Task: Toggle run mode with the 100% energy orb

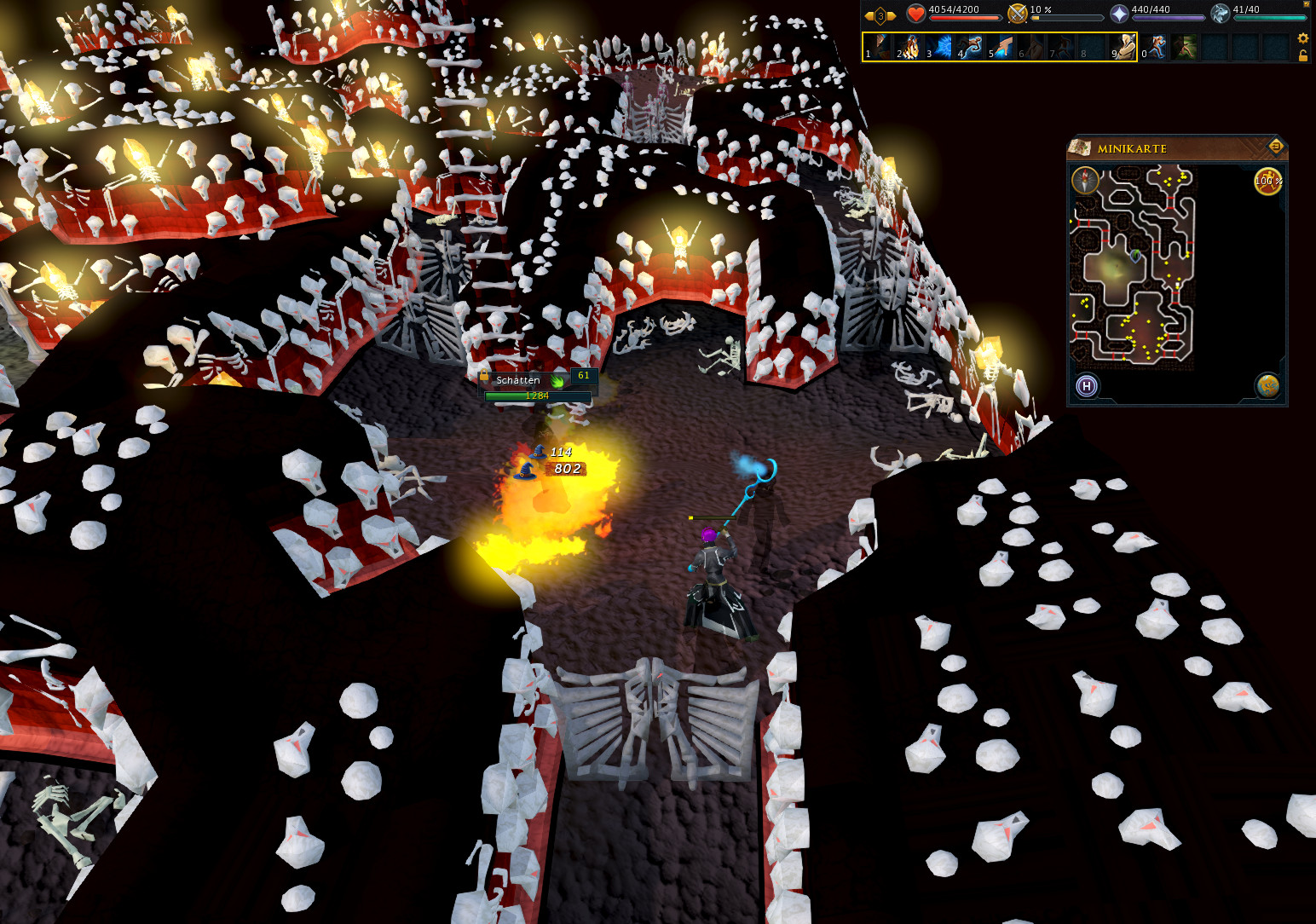Action: 1267,181
